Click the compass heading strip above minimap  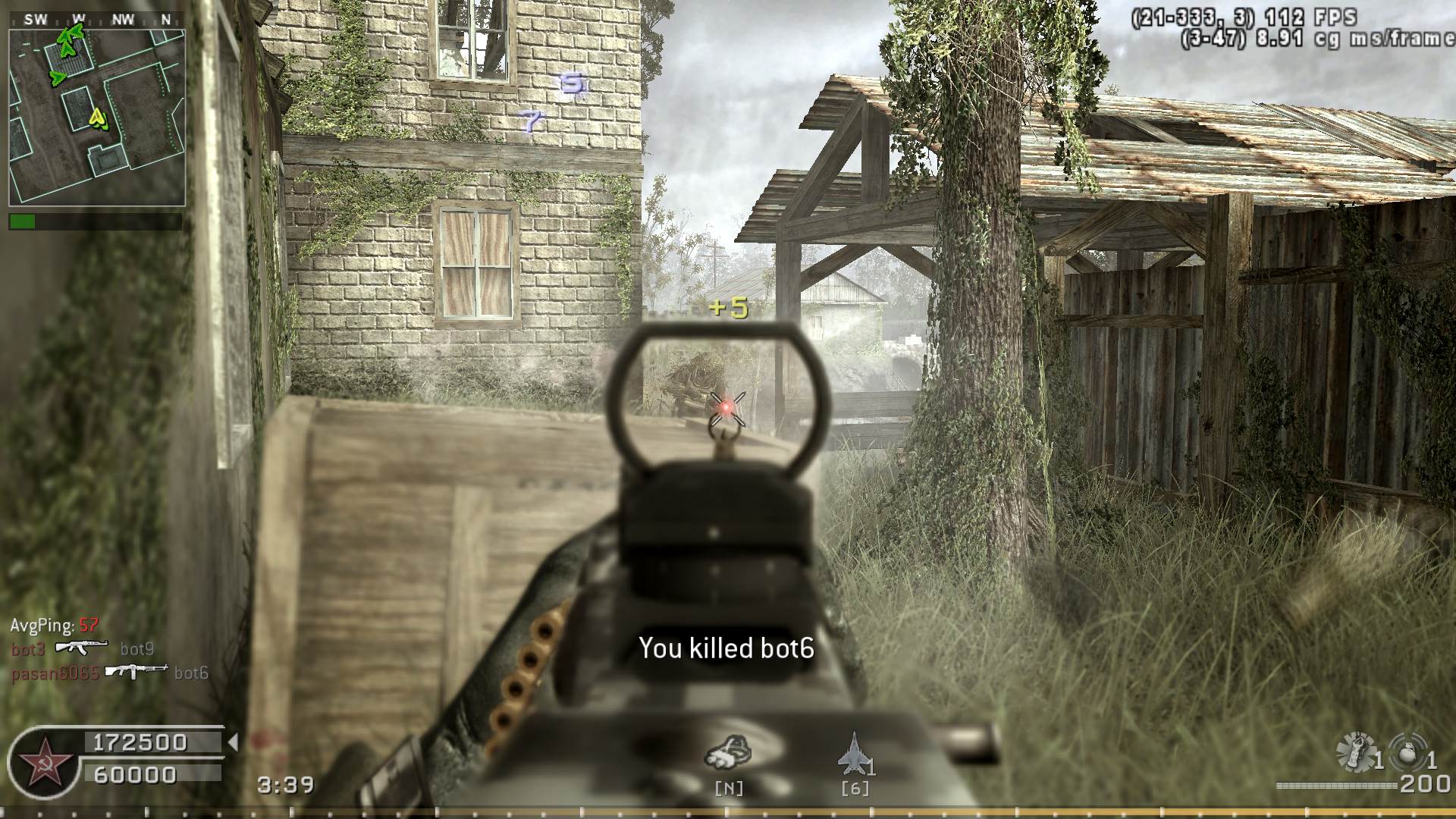click(97, 20)
